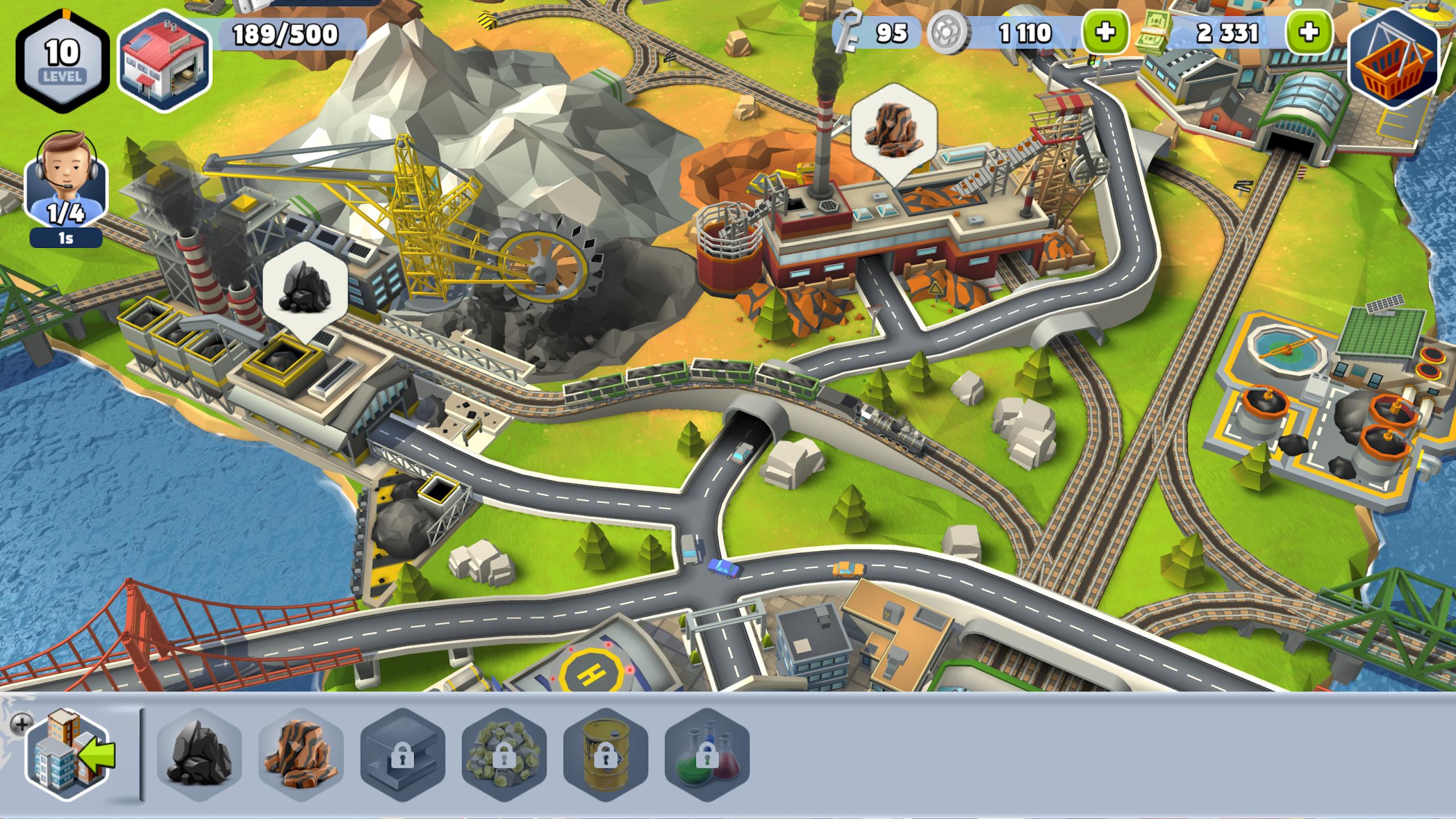Add more gems with the plus button

pos(1105,33)
